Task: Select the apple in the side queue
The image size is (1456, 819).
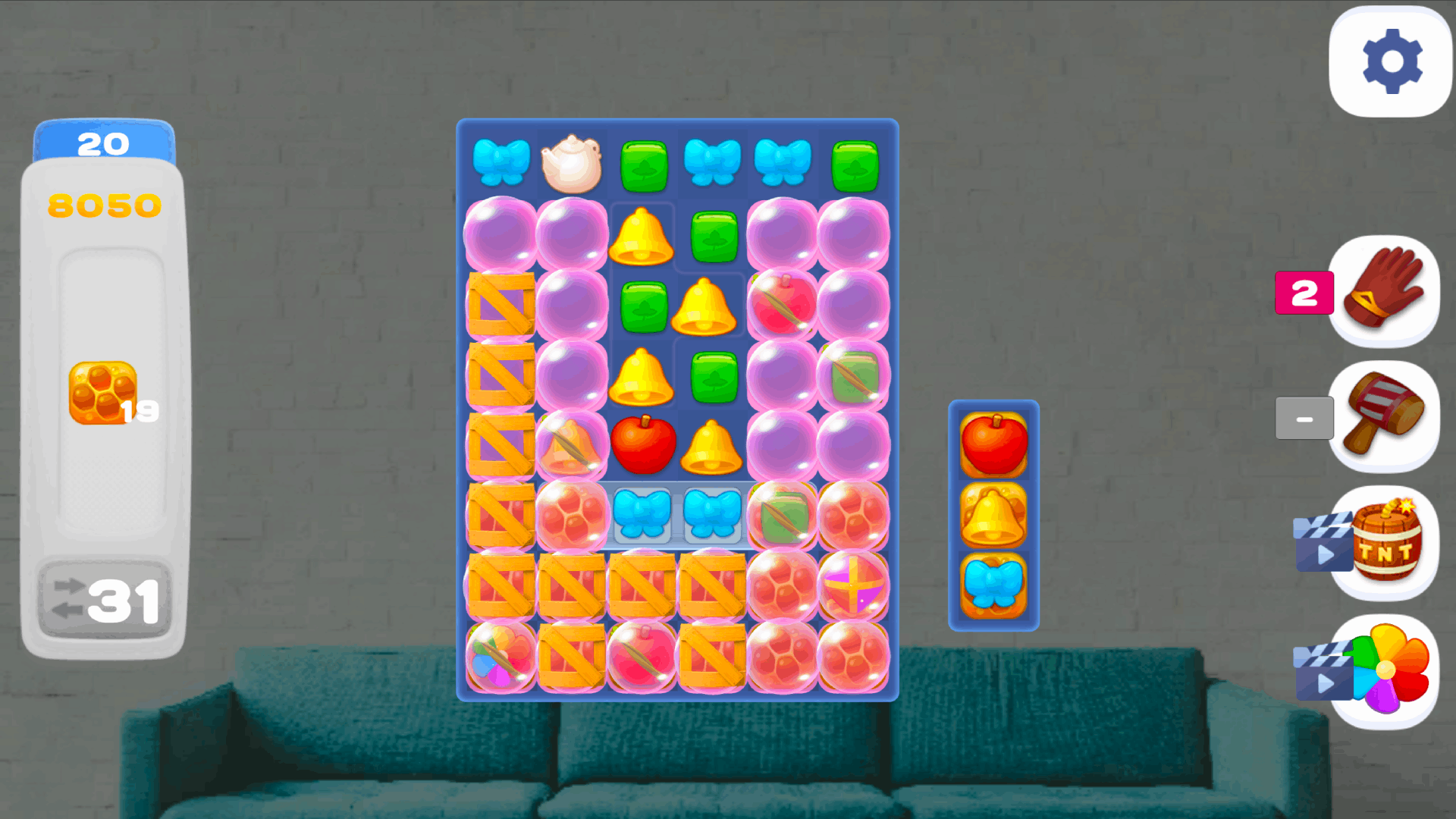Action: pyautogui.click(x=994, y=446)
